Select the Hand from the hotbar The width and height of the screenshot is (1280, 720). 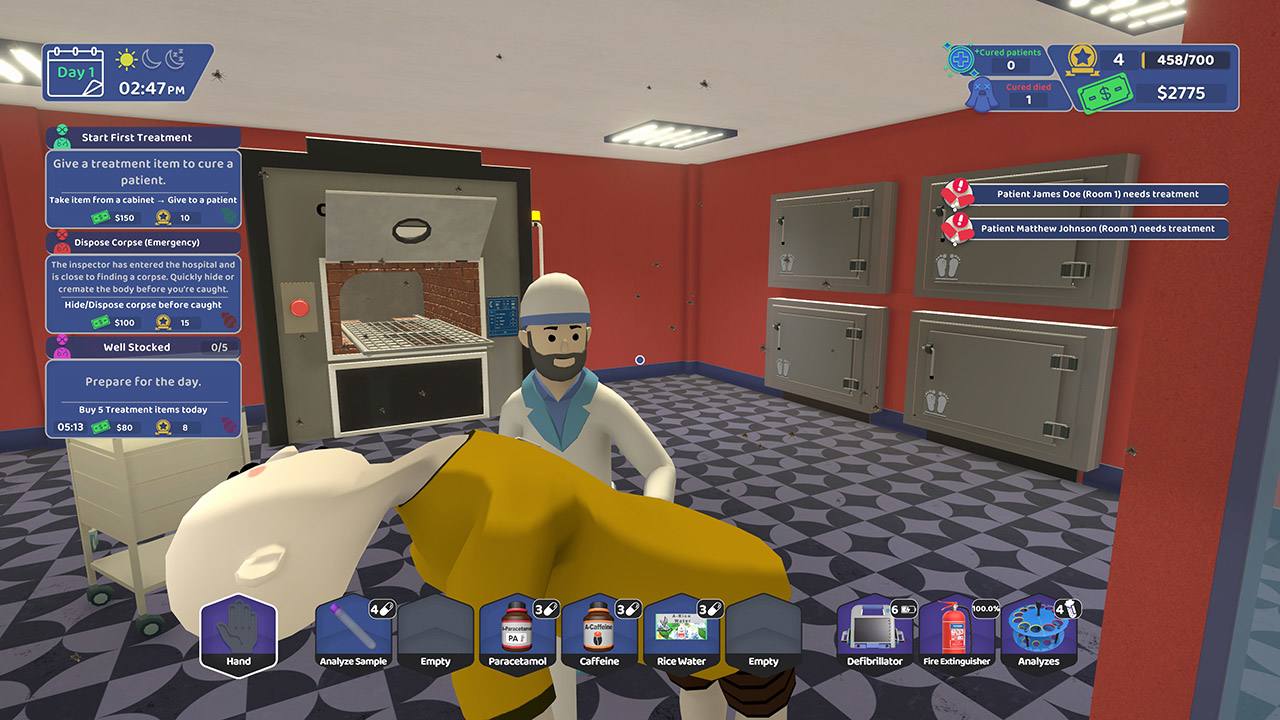238,635
